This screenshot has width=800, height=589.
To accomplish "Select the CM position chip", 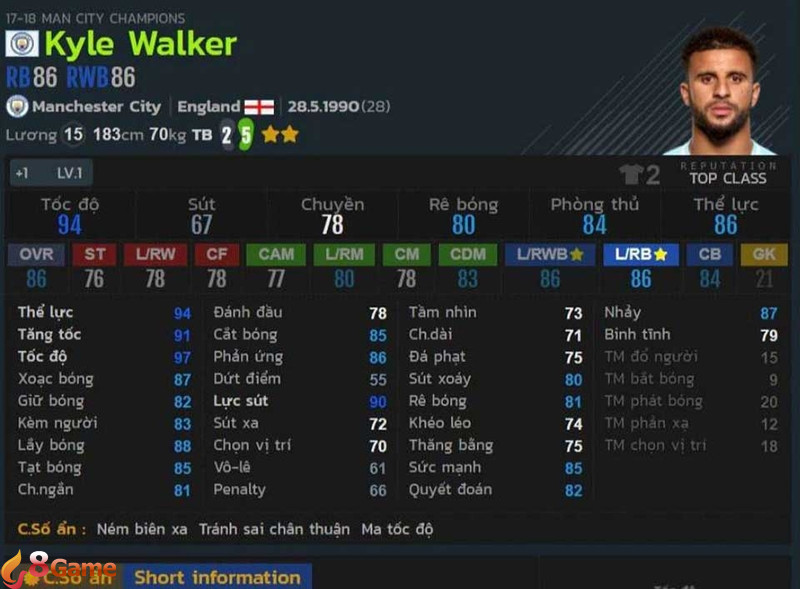I will tap(407, 254).
